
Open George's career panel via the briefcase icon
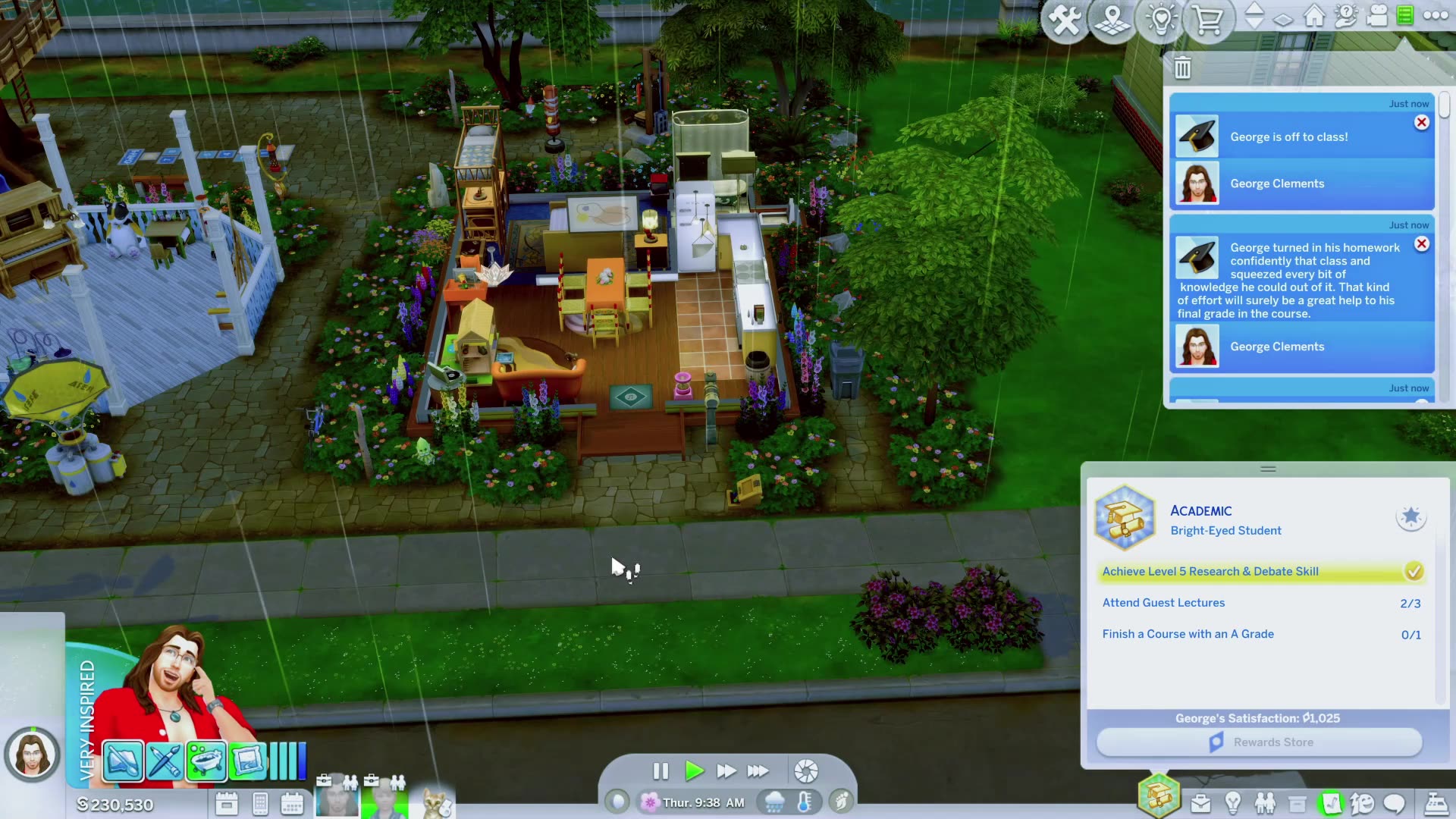coord(1201,802)
